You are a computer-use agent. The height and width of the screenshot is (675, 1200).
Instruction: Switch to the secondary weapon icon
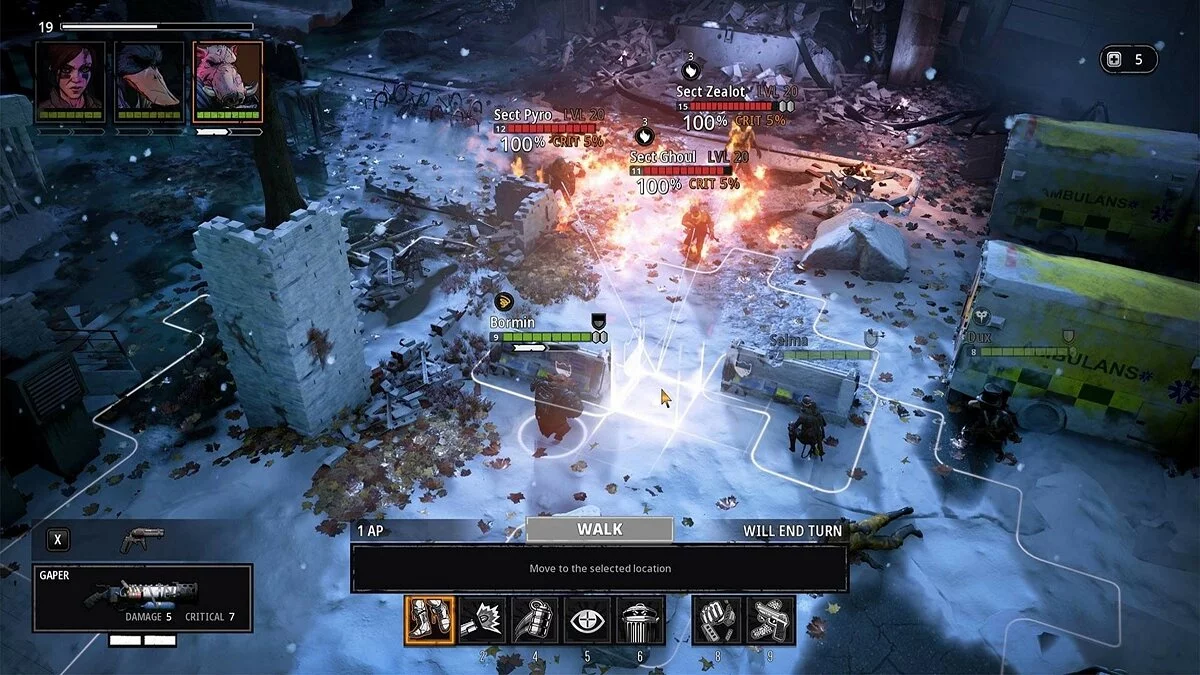pyautogui.click(x=141, y=540)
